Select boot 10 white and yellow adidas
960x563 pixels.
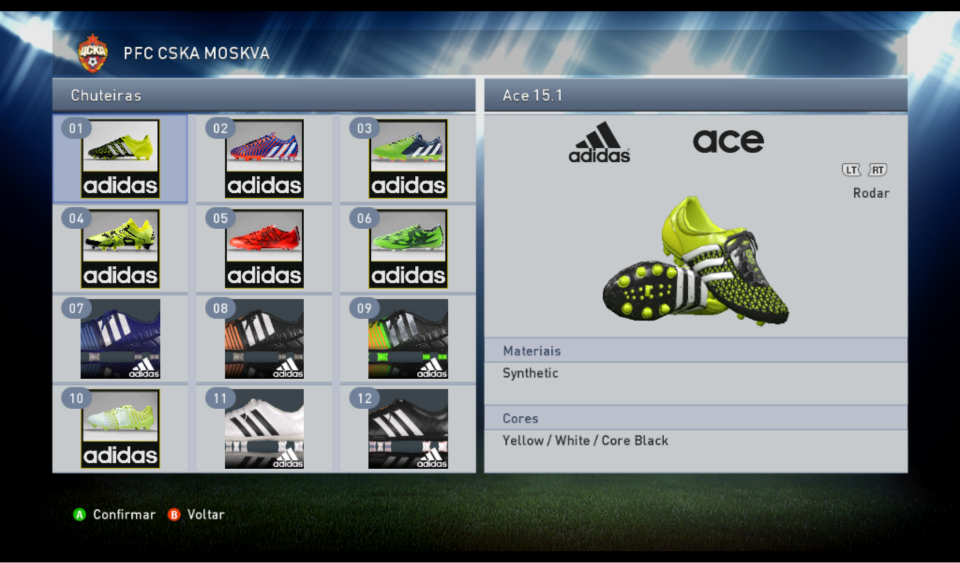tap(120, 428)
